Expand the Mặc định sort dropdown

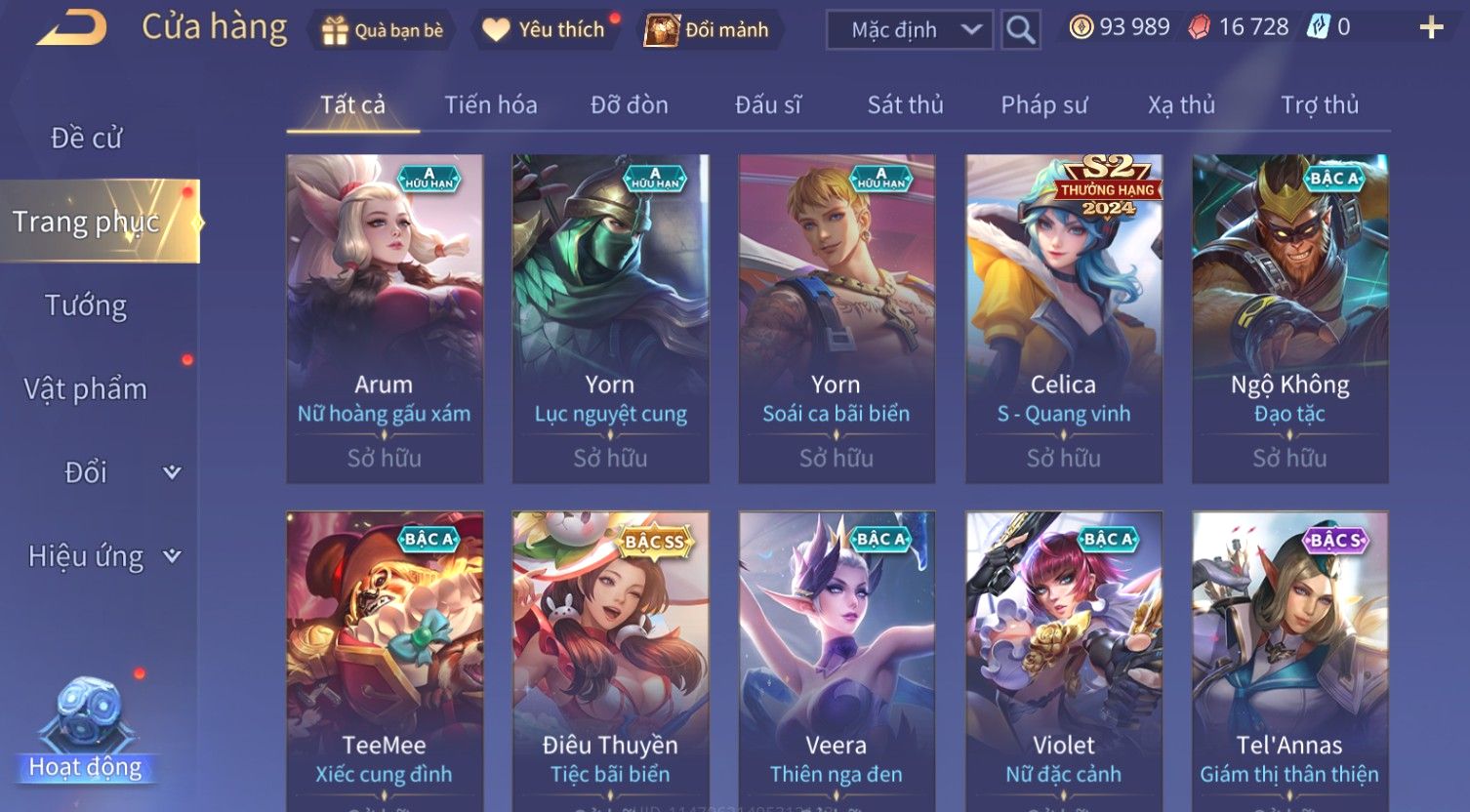click(x=910, y=30)
